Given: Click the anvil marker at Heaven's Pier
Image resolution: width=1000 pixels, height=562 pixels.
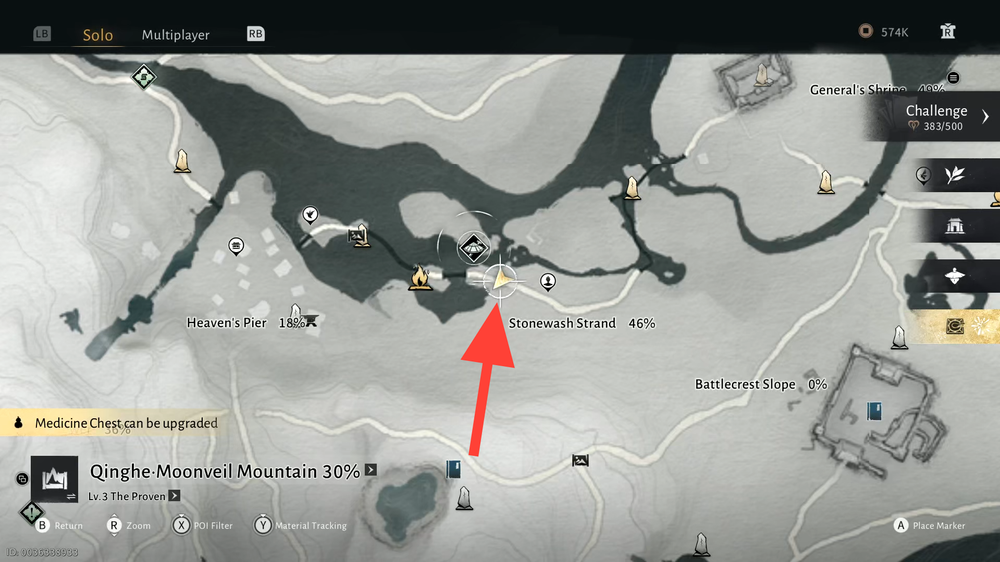Looking at the screenshot, I should pyautogui.click(x=311, y=321).
